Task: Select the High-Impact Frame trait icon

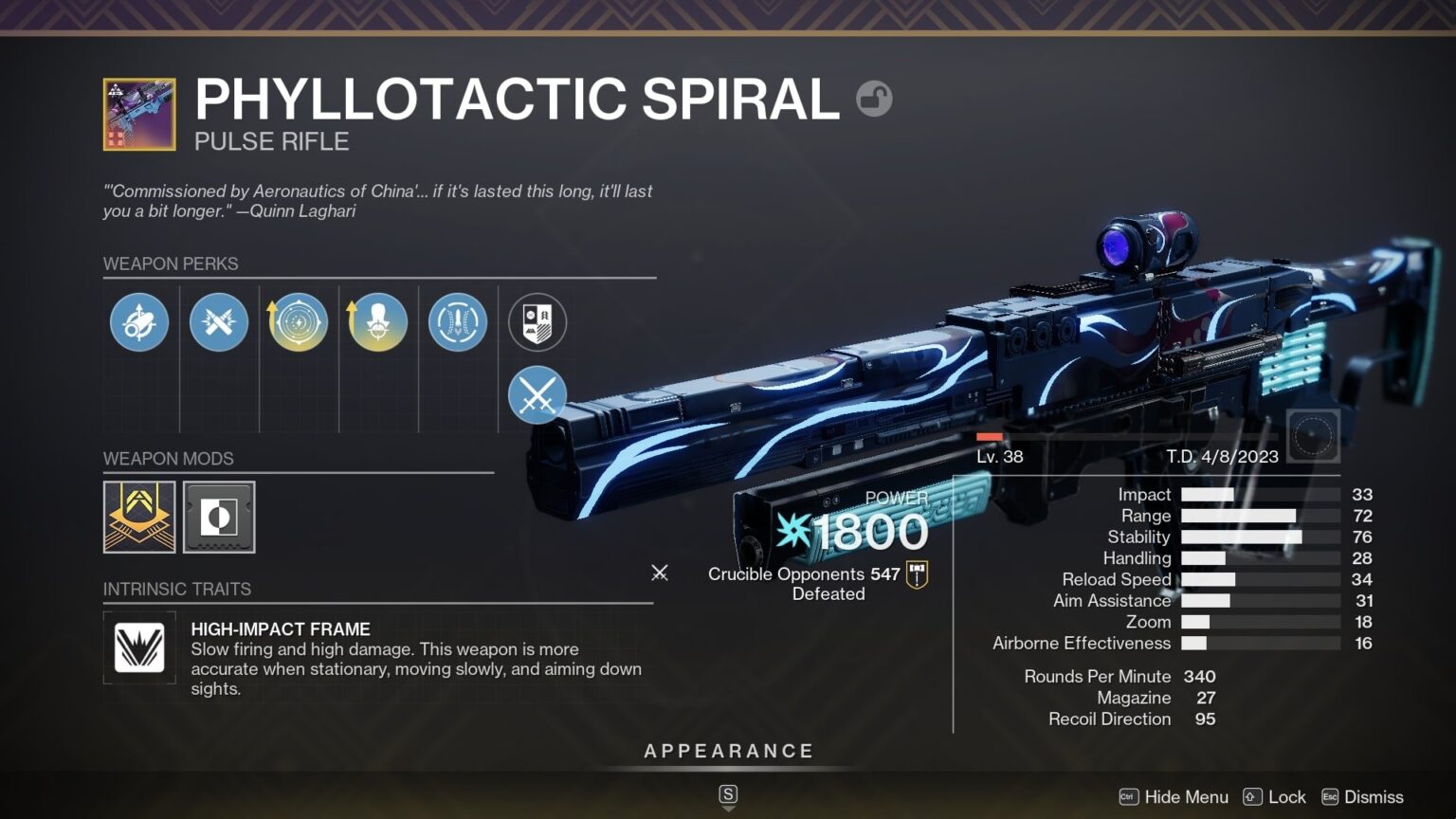Action: click(139, 648)
